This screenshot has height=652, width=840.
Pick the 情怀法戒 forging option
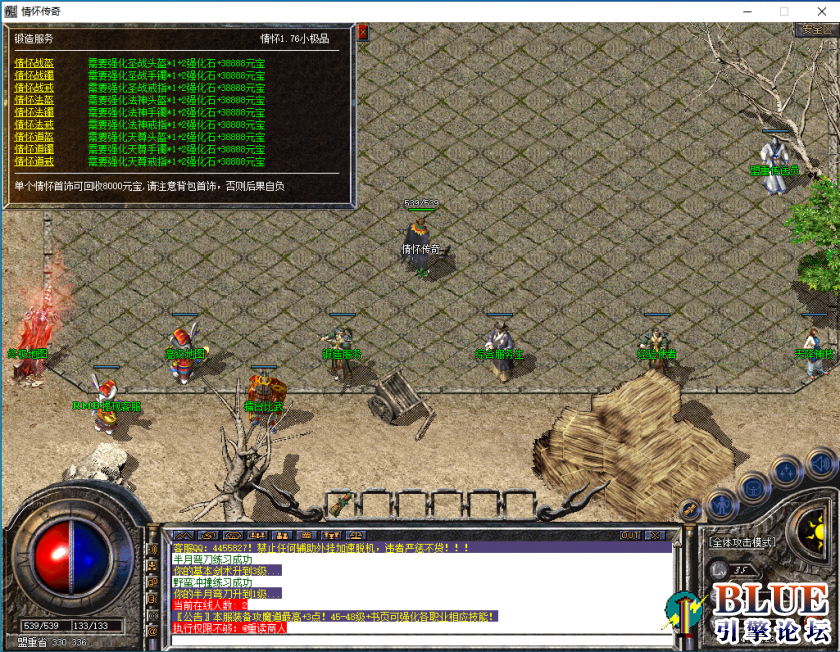(34, 124)
